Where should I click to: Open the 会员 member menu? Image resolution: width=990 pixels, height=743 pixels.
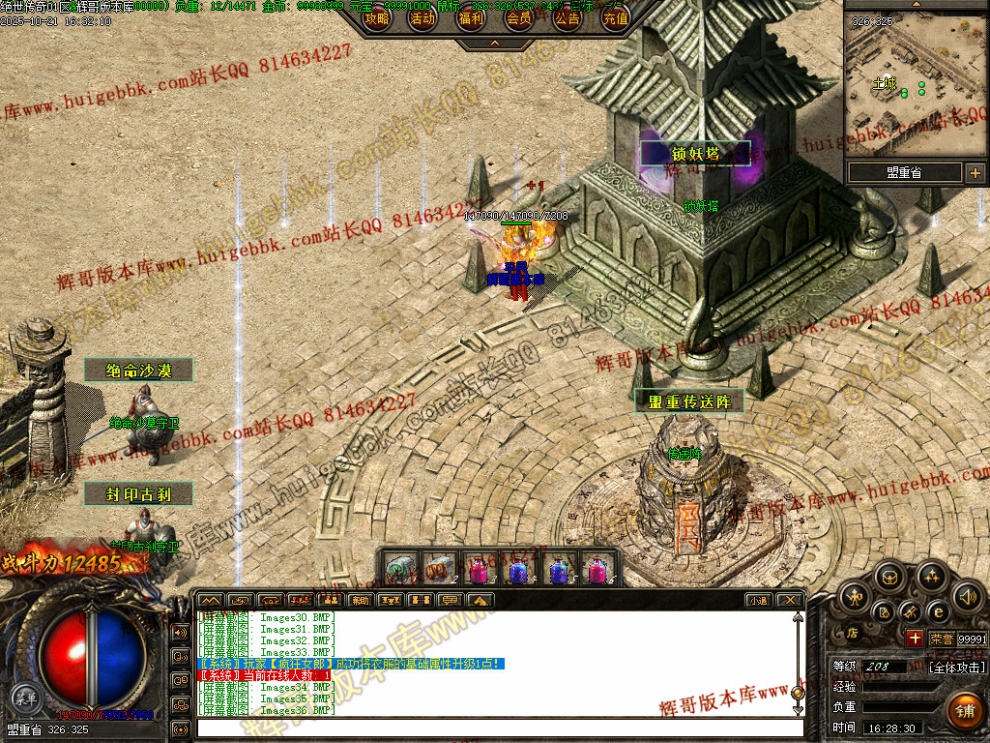[519, 18]
